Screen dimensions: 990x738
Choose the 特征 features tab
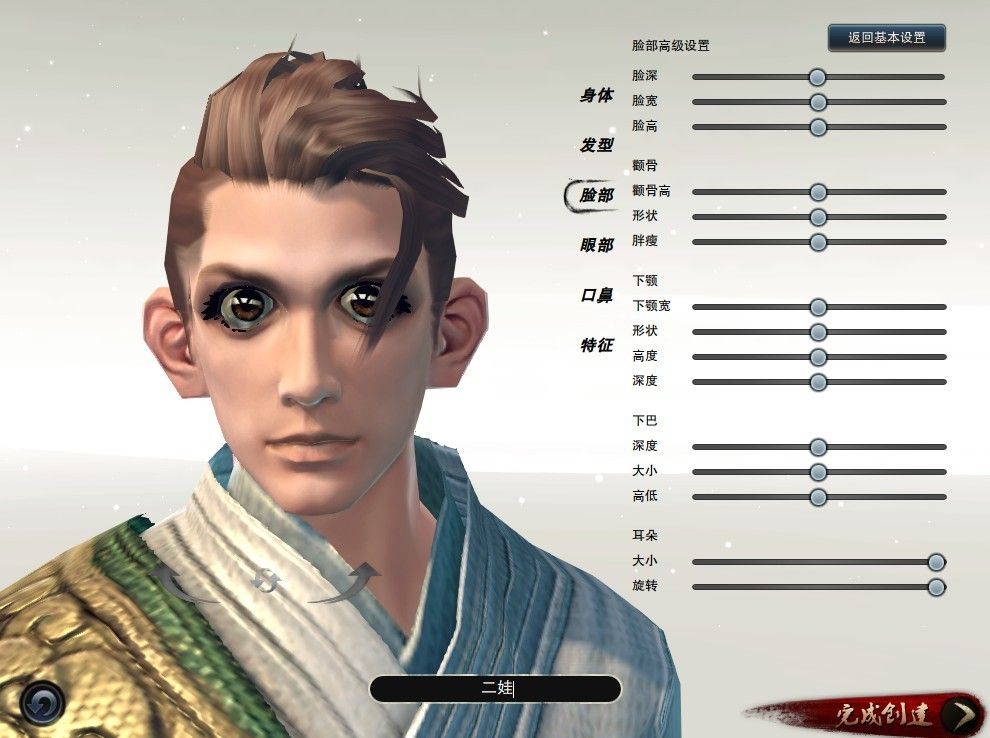(596, 345)
